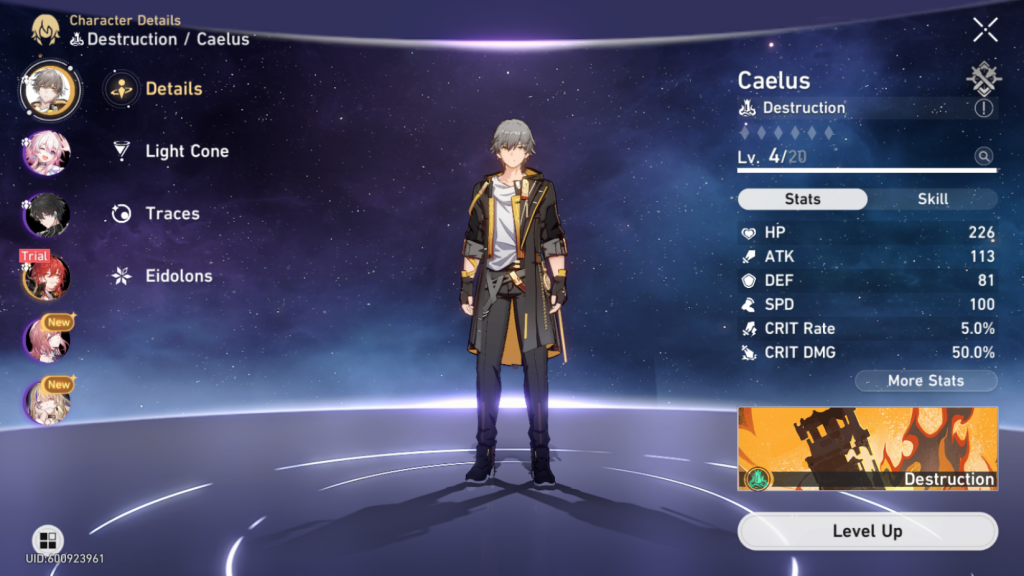Image resolution: width=1024 pixels, height=576 pixels.
Task: Switch to the Stats tab
Action: [x=802, y=199]
